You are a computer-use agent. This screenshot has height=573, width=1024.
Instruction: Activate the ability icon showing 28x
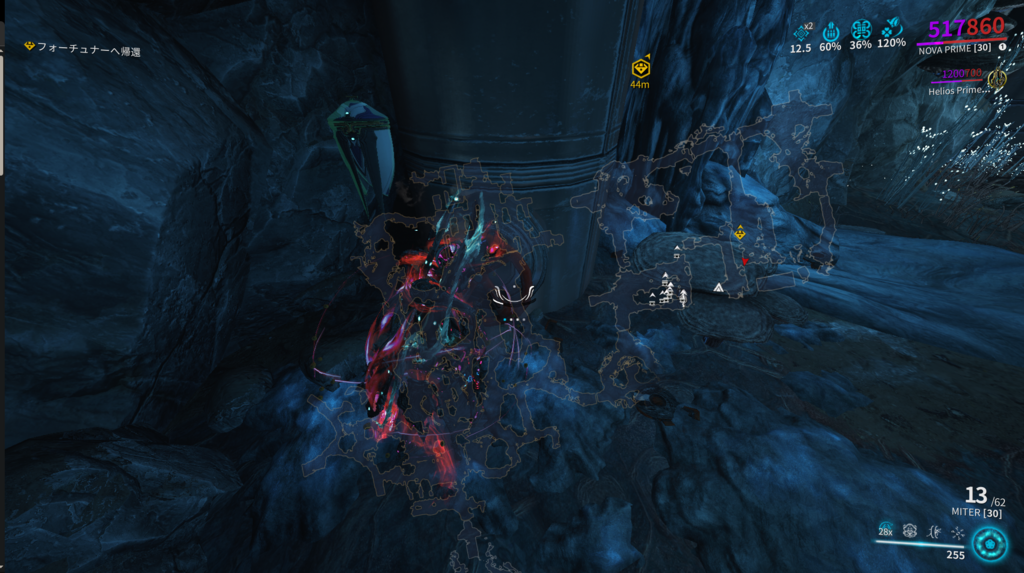pyautogui.click(x=886, y=530)
